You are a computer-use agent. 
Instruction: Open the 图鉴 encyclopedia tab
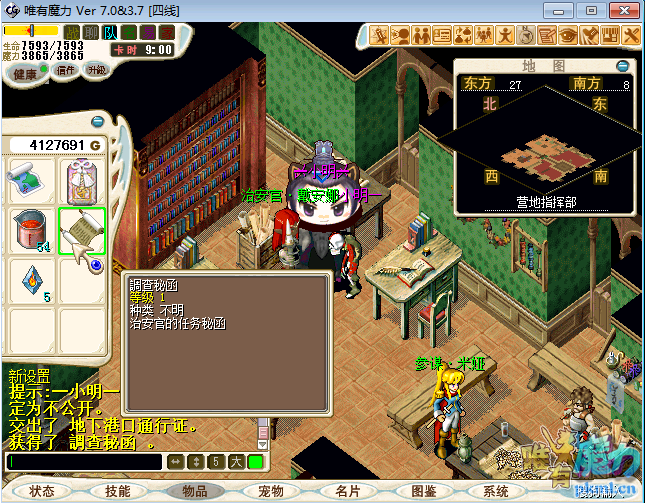tap(424, 491)
